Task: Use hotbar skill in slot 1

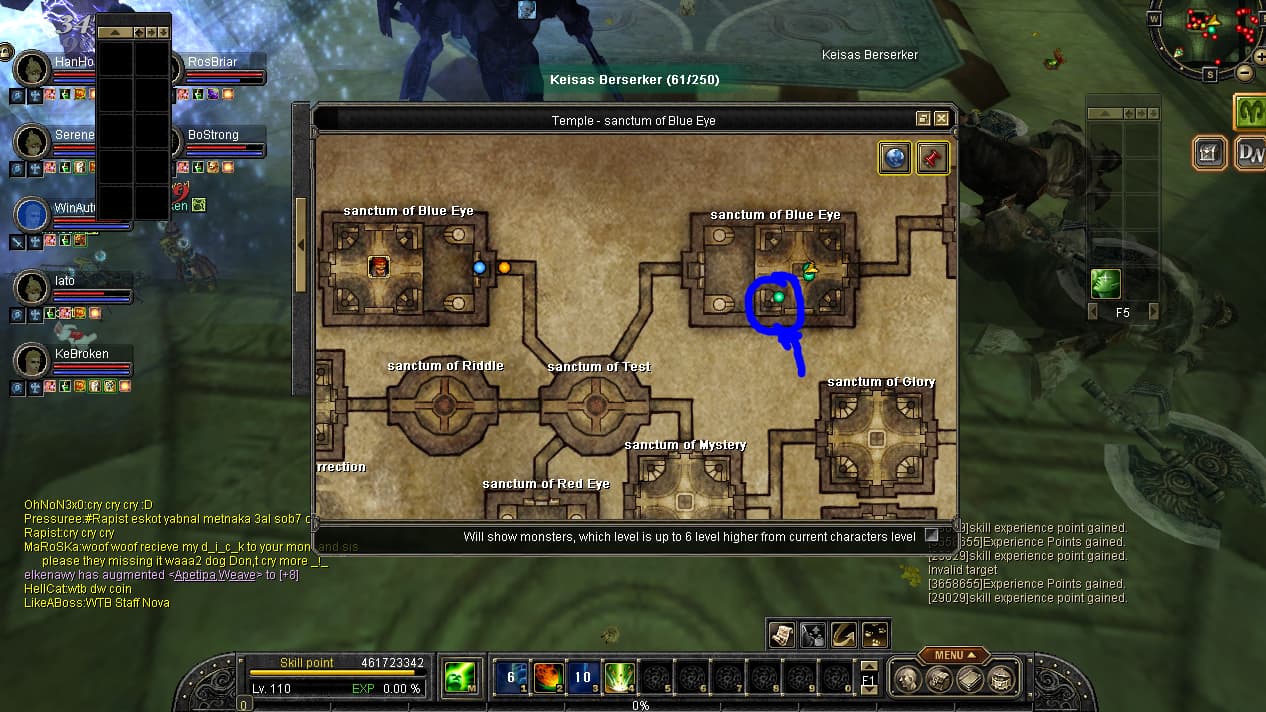Action: tap(511, 677)
